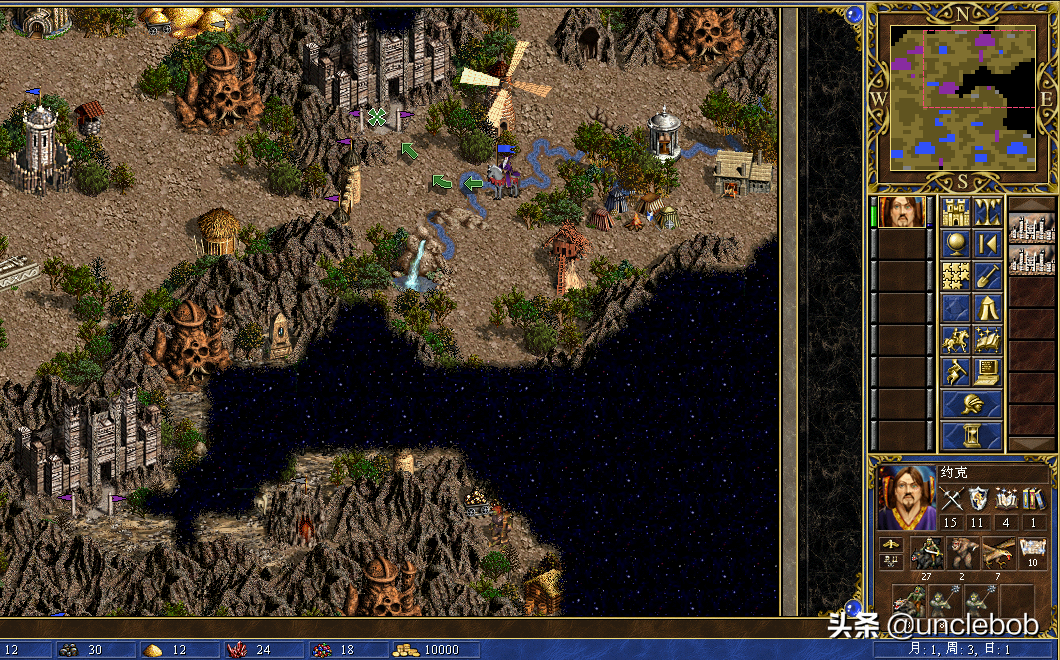Open the star puzzle map button
Viewport: 1060px width, 660px height.
[x=957, y=276]
